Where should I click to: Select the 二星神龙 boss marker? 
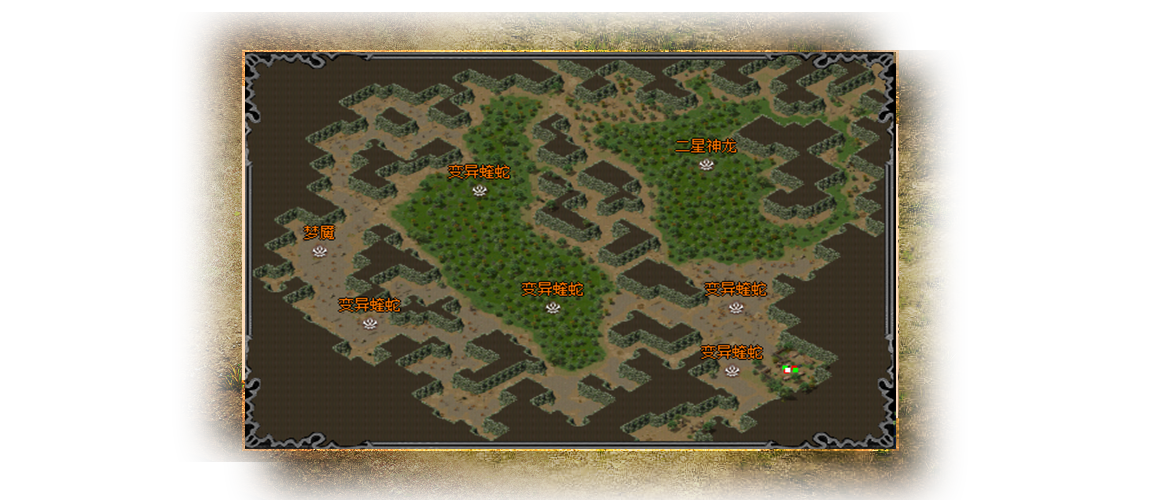pos(706,164)
